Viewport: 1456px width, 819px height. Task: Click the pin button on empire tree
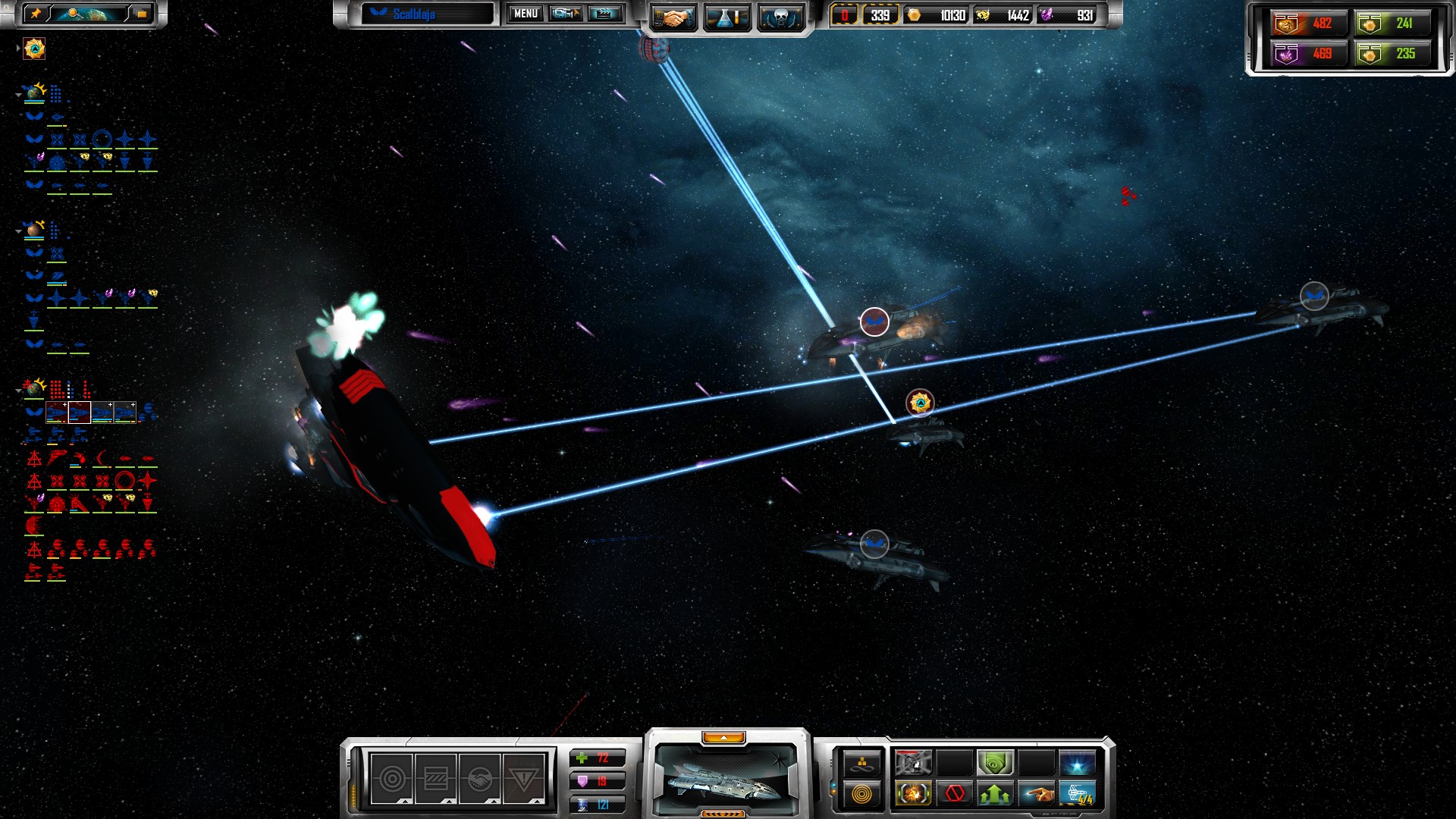(x=36, y=14)
